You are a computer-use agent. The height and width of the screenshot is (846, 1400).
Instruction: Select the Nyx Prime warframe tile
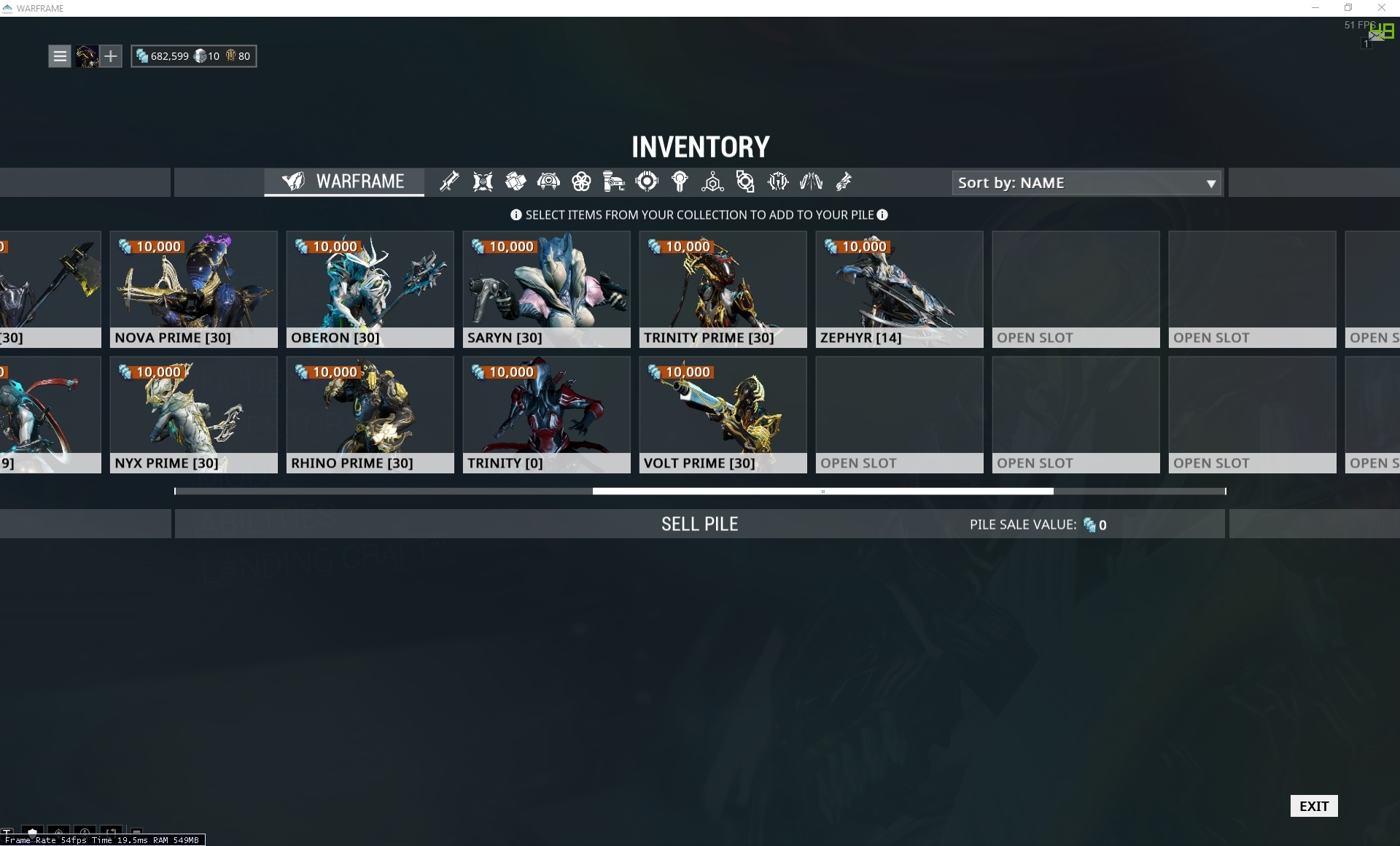pyautogui.click(x=193, y=414)
